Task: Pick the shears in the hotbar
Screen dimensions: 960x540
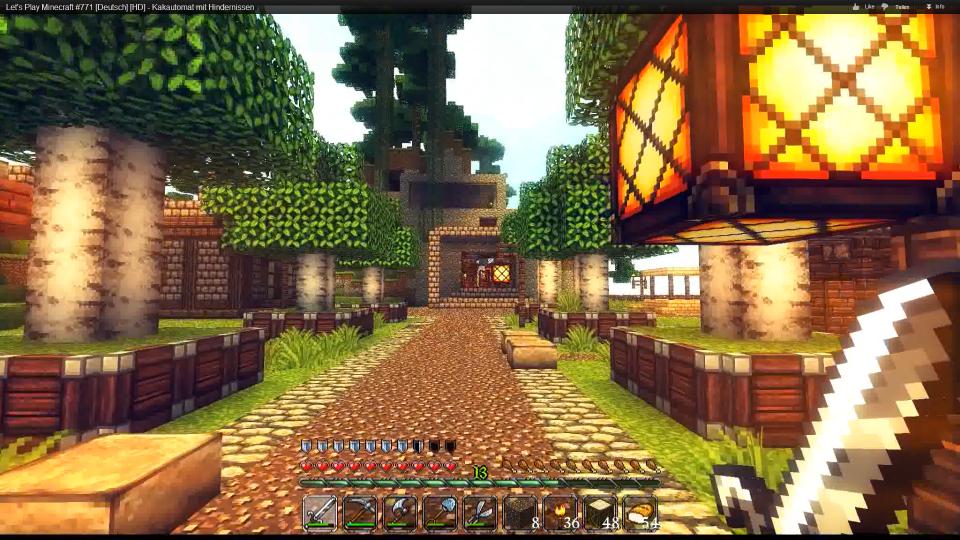Action: click(480, 512)
